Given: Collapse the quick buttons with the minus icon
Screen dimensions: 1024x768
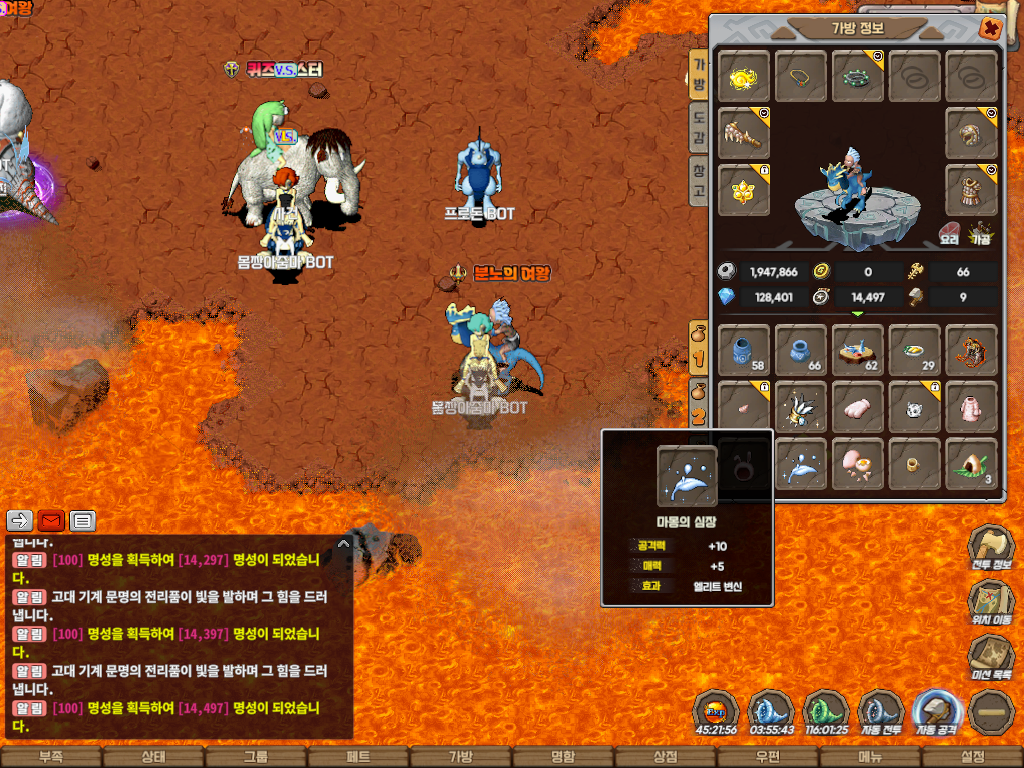Looking at the screenshot, I should click(x=990, y=712).
